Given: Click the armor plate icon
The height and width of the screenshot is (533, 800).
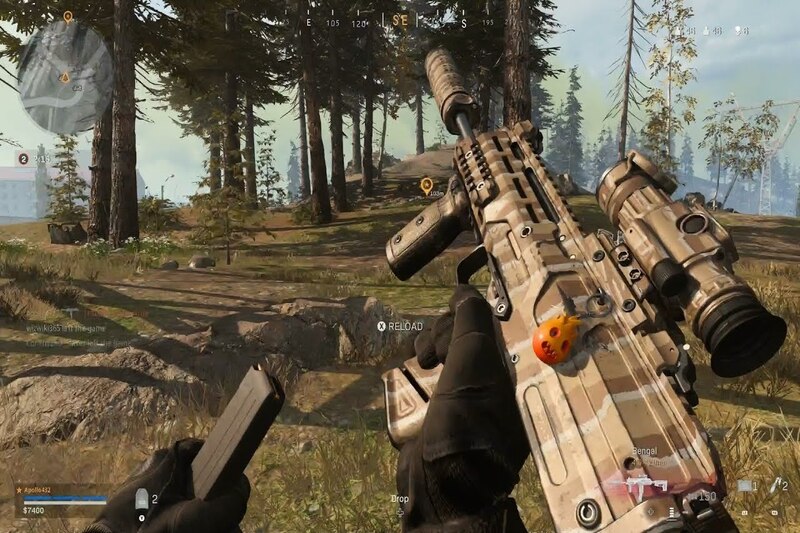Looking at the screenshot, I should point(141,499).
